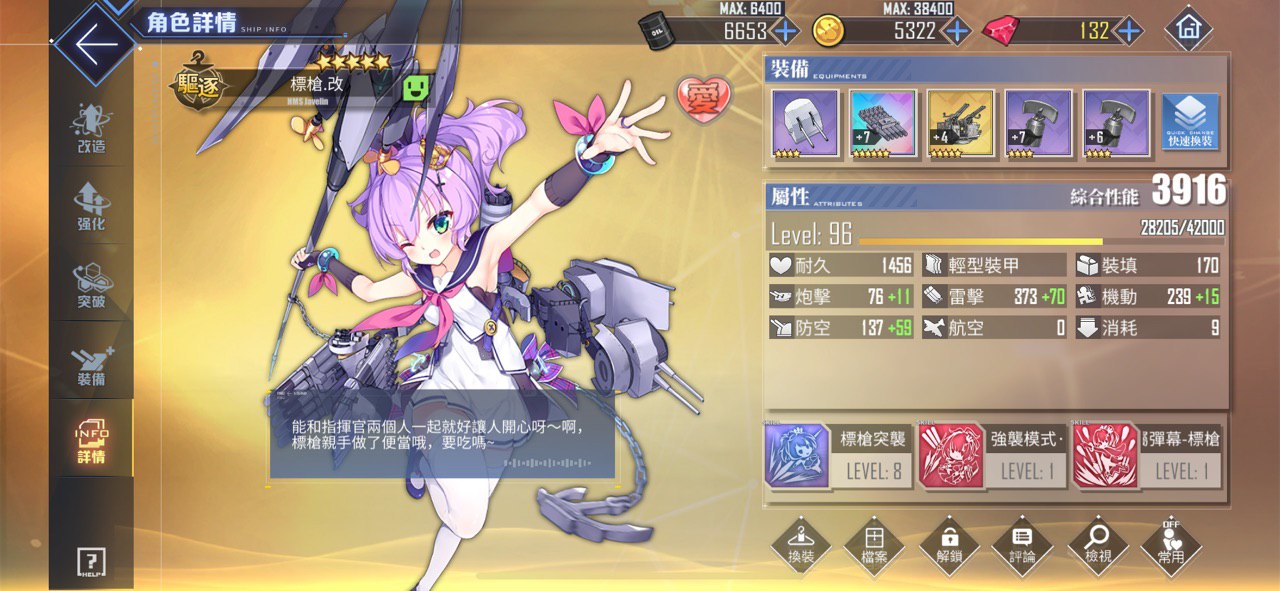Open the 改造 retrofit tab

[91, 128]
